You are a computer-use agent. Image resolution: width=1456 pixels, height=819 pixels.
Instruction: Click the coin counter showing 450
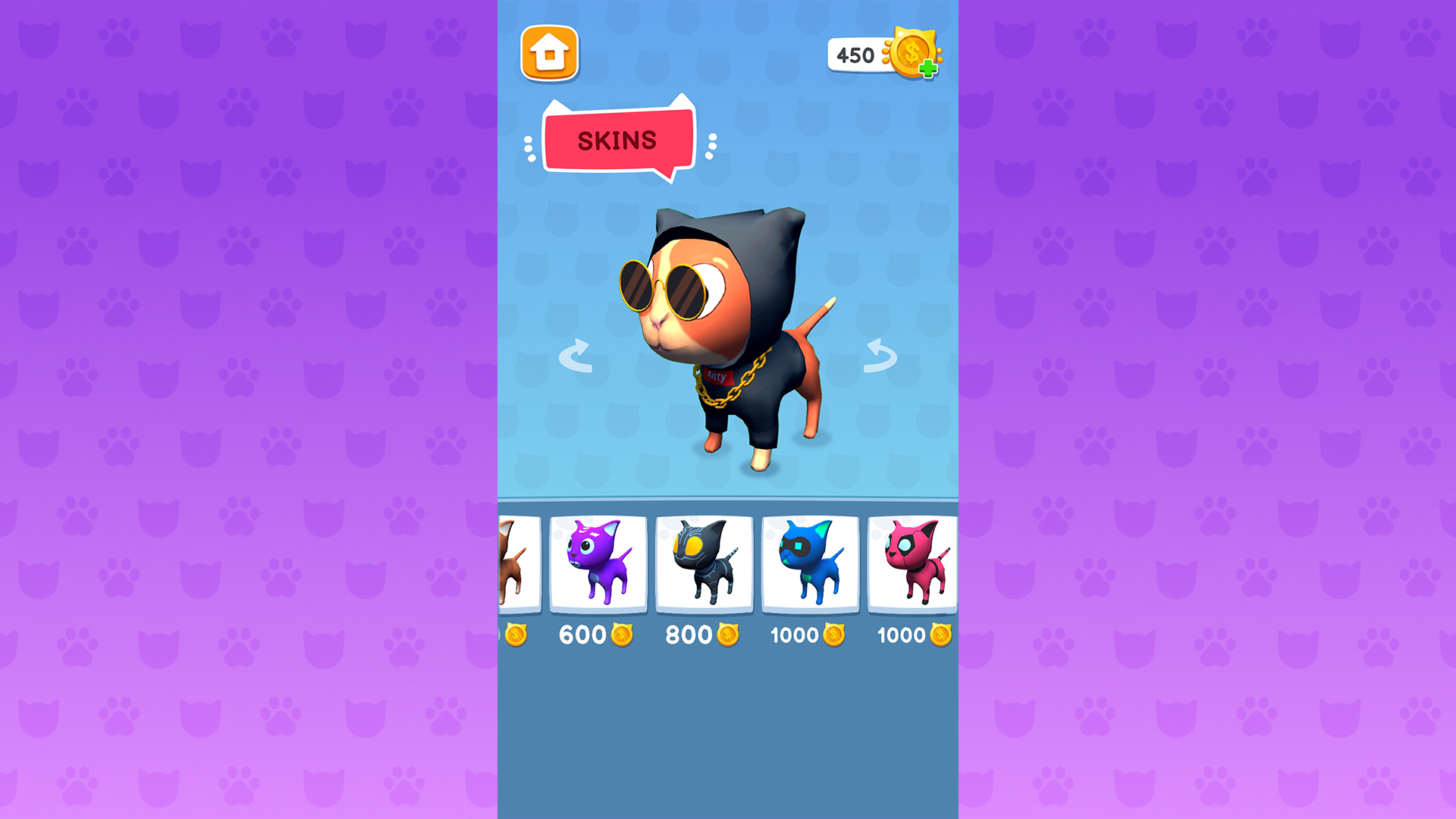click(x=855, y=54)
